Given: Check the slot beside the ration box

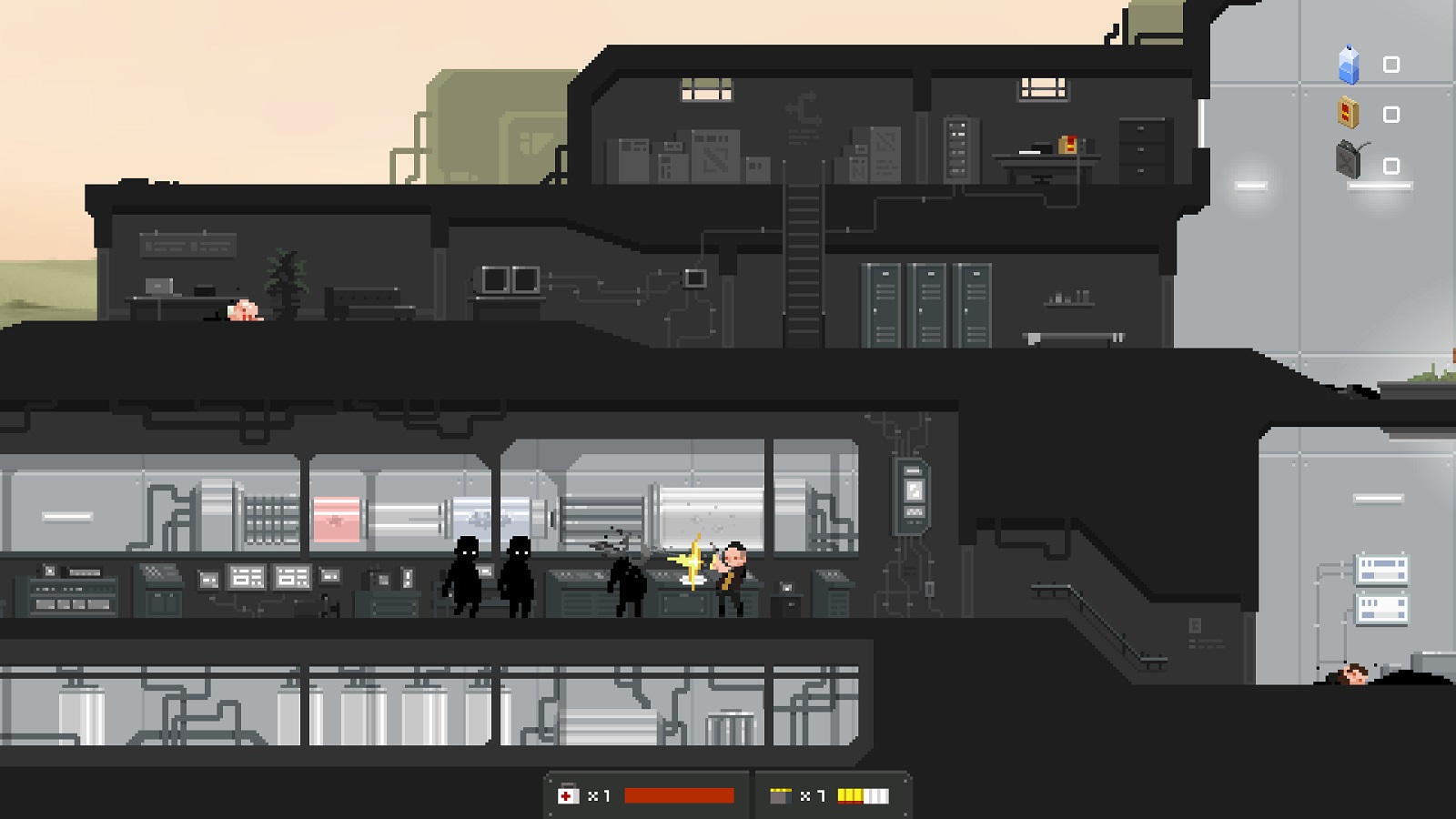Looking at the screenshot, I should point(1390,113).
